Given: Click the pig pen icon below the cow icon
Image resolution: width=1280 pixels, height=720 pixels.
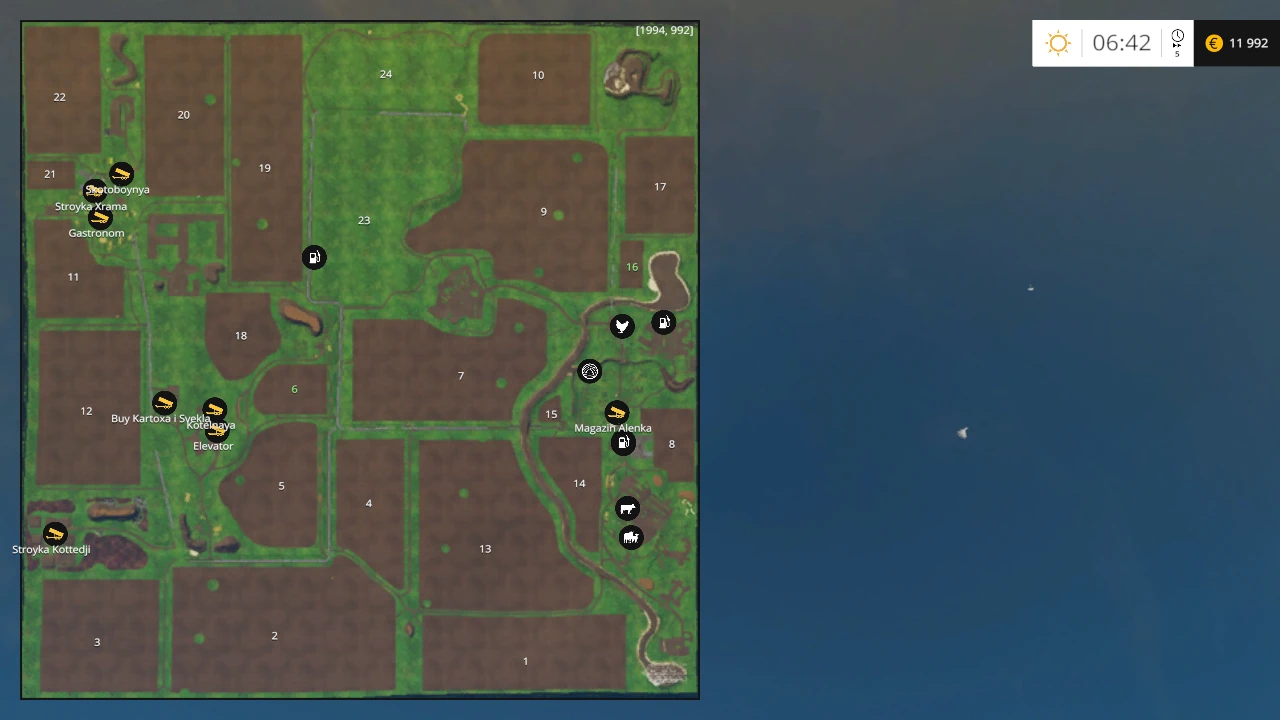Looking at the screenshot, I should pos(631,538).
